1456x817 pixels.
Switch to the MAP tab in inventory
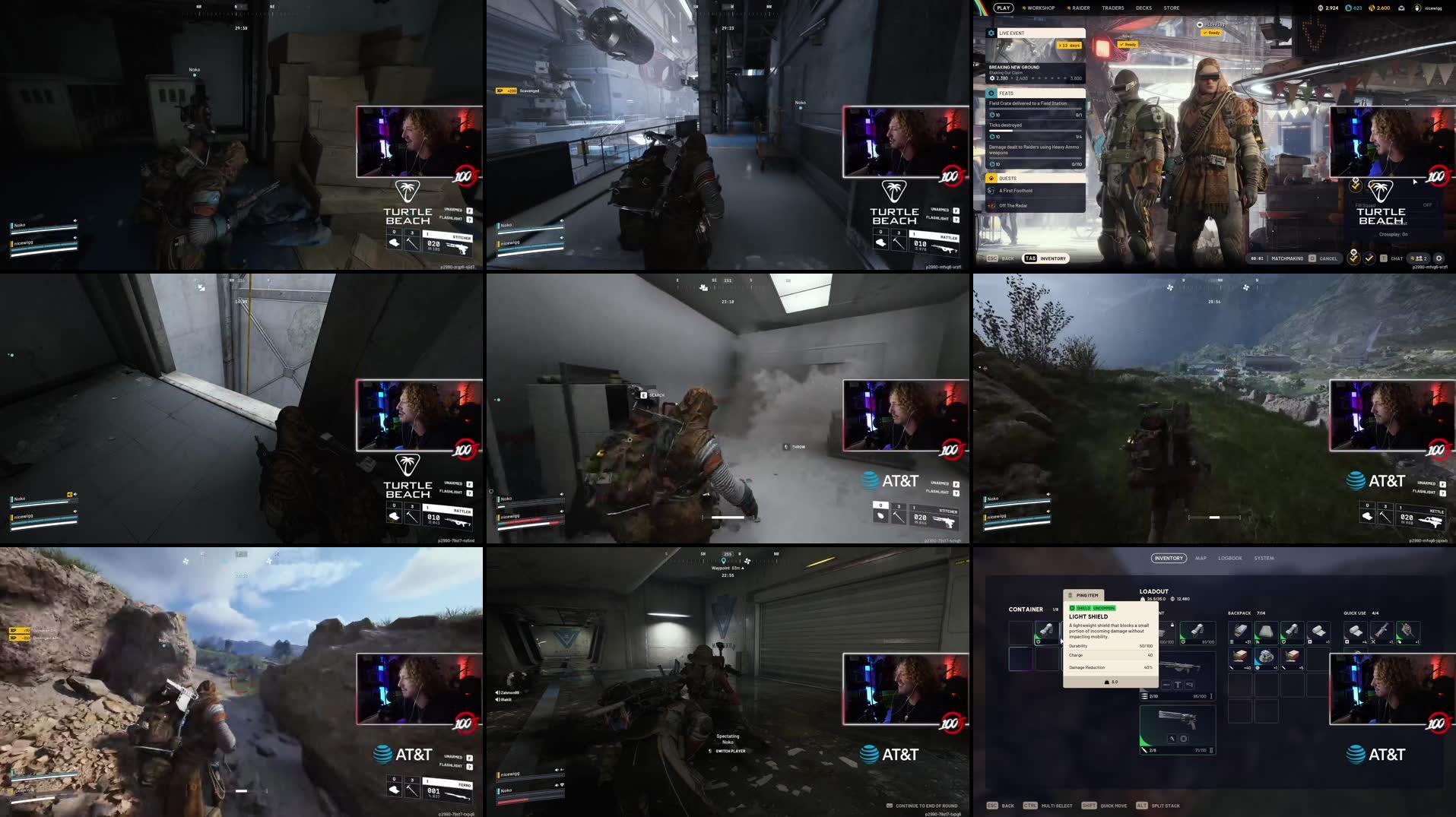tap(1200, 557)
